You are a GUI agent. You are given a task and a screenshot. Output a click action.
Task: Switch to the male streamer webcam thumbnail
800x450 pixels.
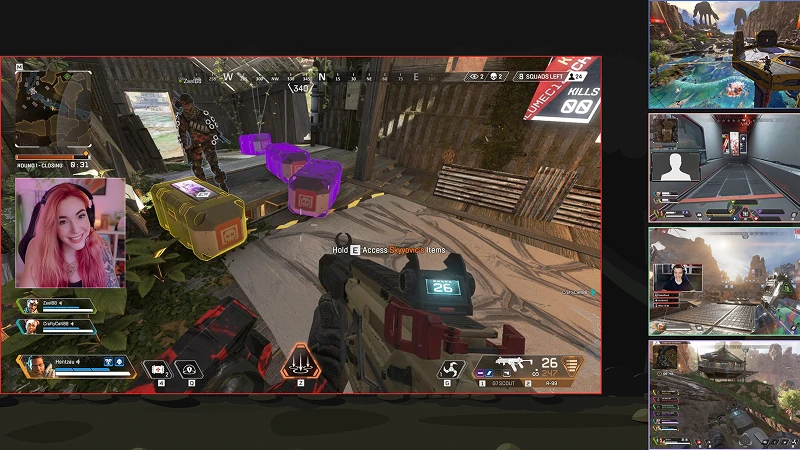pyautogui.click(x=724, y=281)
